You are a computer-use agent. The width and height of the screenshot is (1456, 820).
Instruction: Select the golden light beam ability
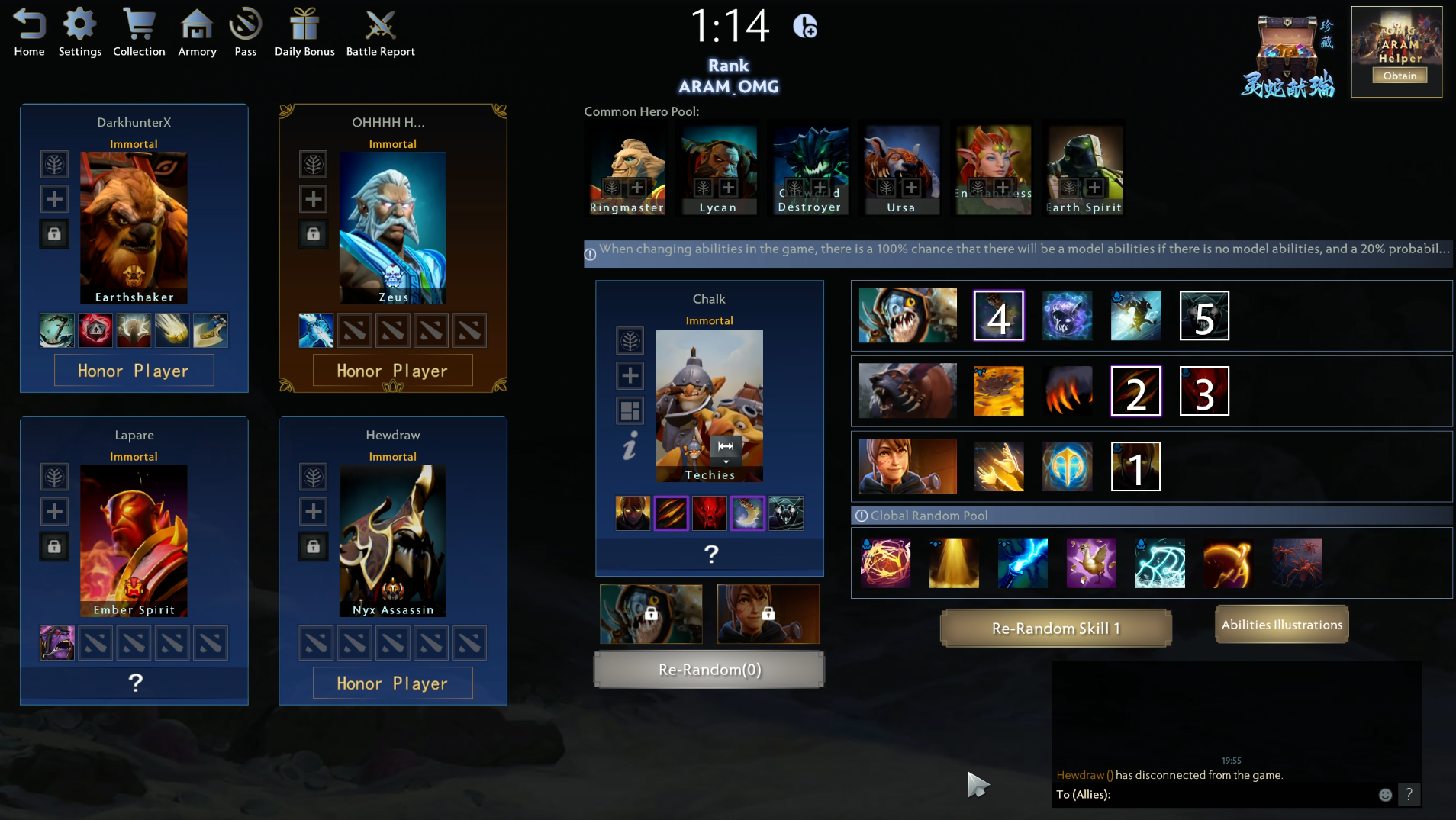coord(954,563)
